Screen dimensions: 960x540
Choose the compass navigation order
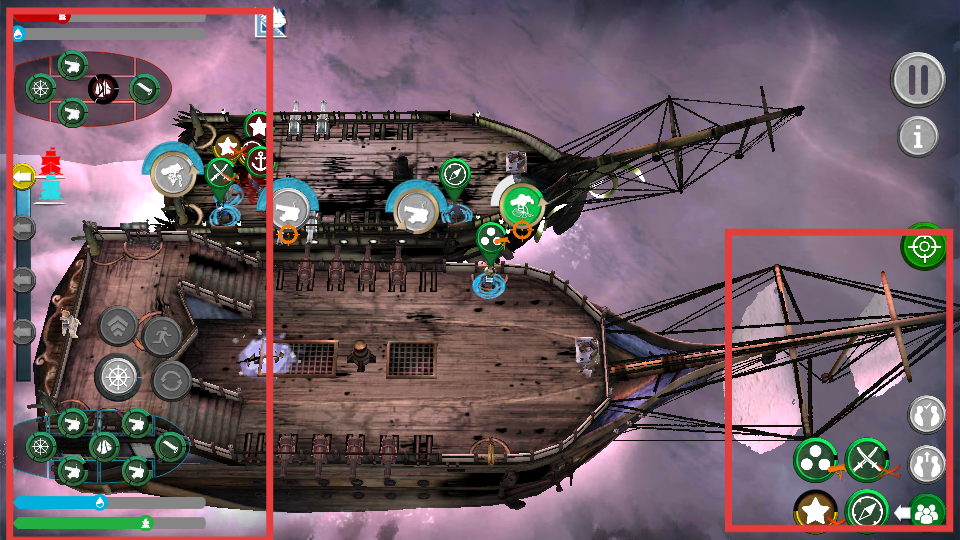click(x=866, y=511)
